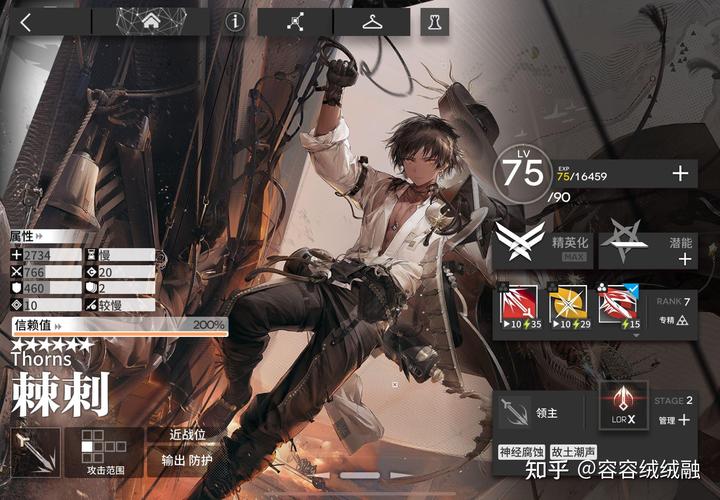Show the 神经腐蚀 talent details
The height and width of the screenshot is (500, 720).
(x=522, y=452)
